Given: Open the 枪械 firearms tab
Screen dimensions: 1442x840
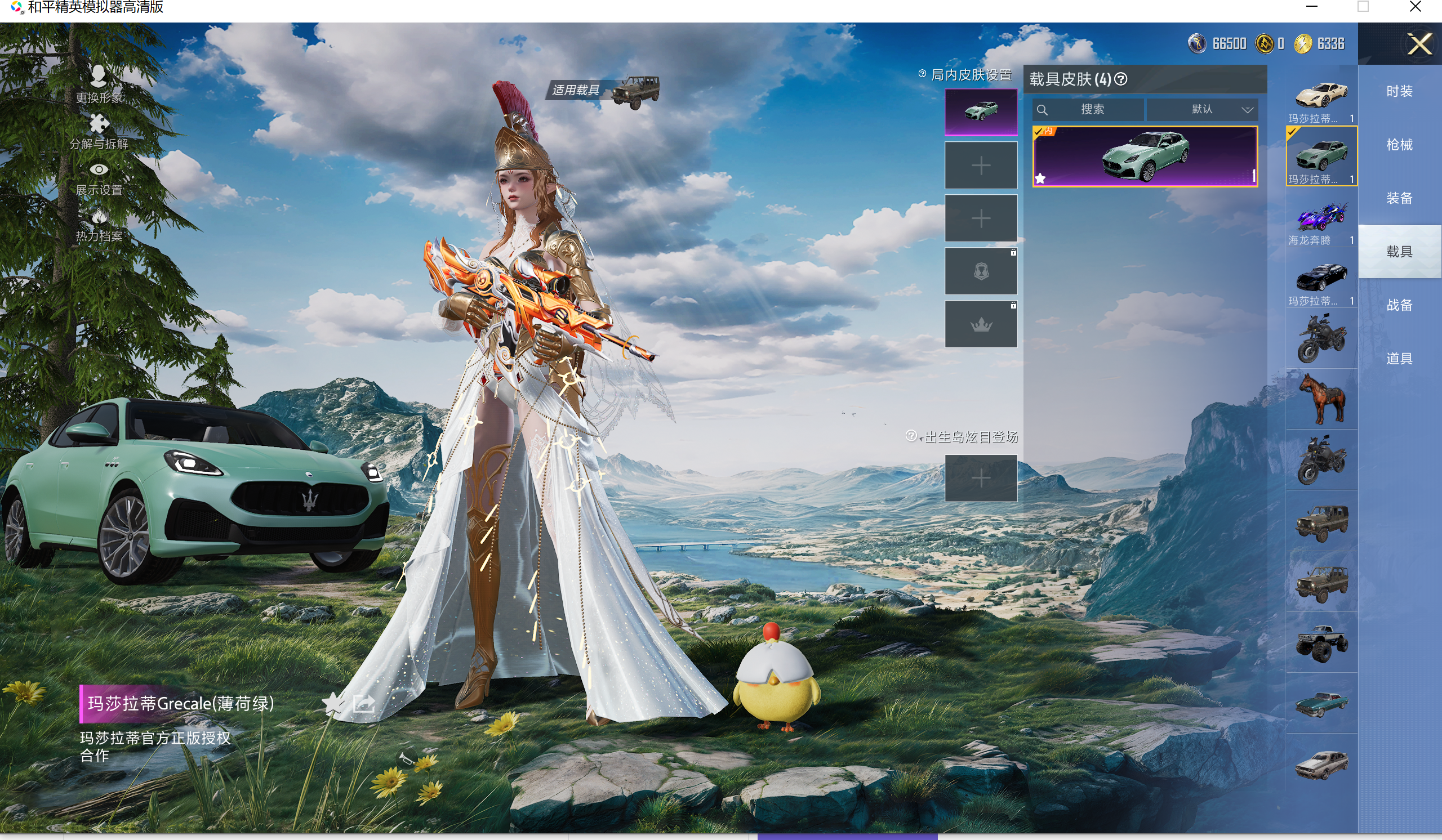Looking at the screenshot, I should pos(1399,145).
